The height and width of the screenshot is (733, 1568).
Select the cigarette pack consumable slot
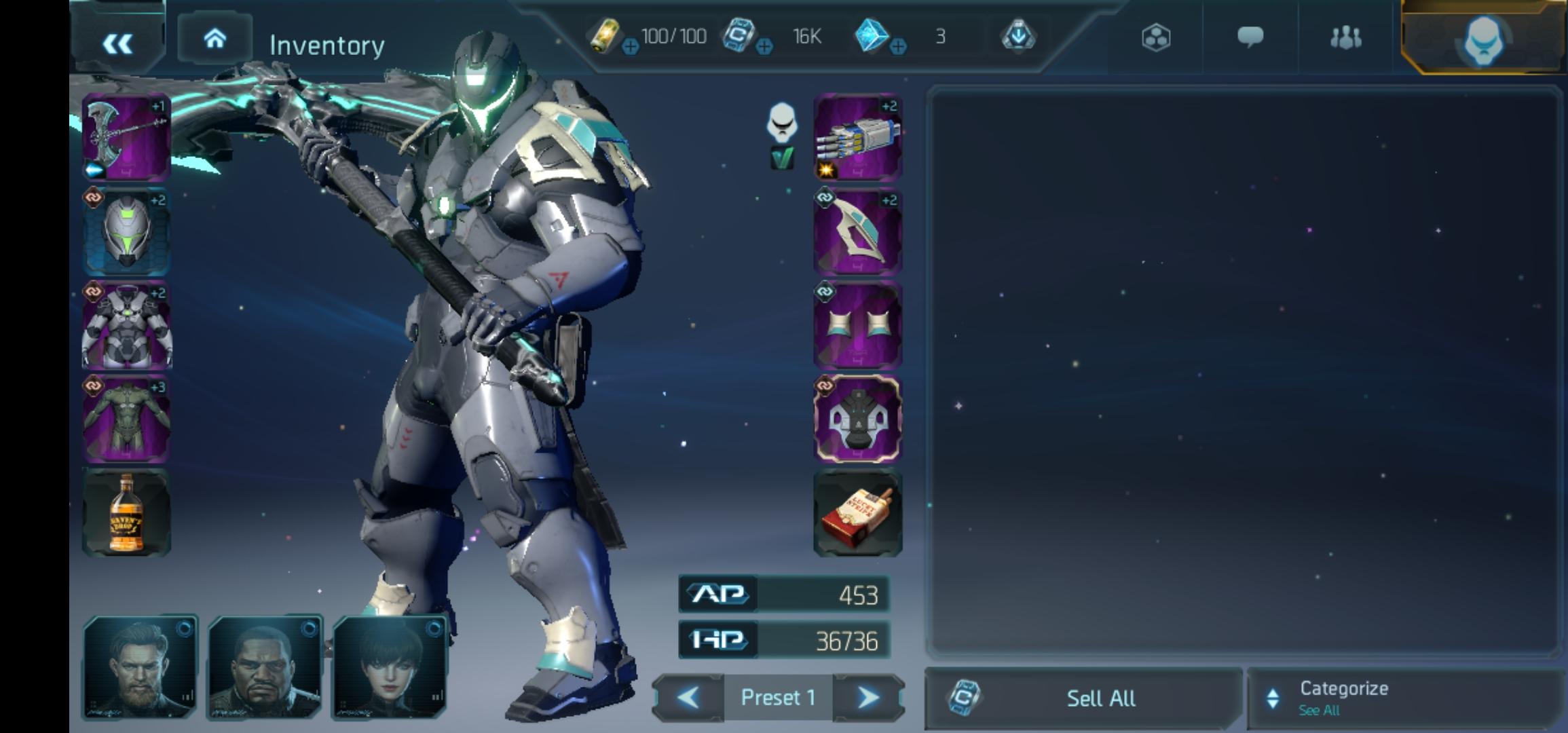coord(857,512)
